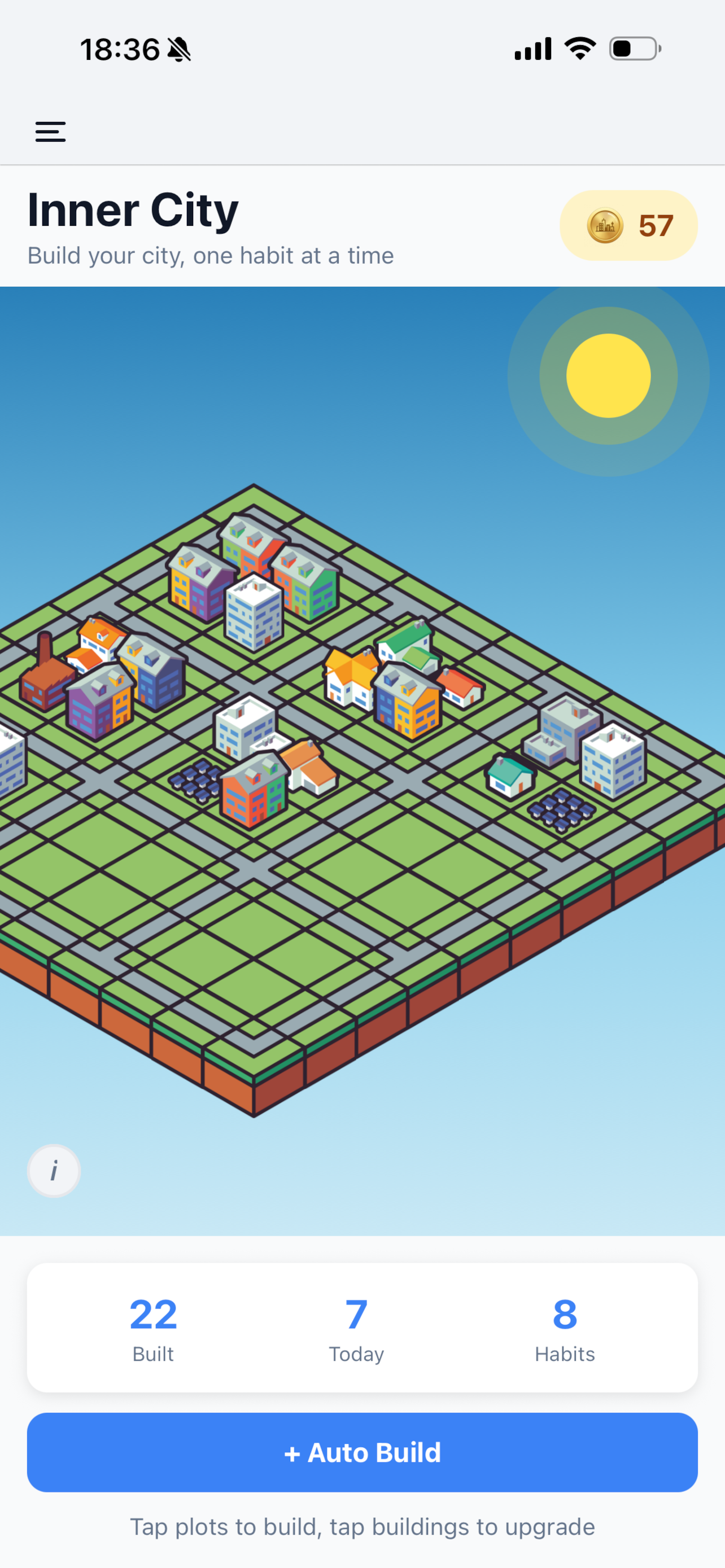Viewport: 725px width, 1568px height.
Task: Open the hamburger menu
Action: click(x=50, y=132)
